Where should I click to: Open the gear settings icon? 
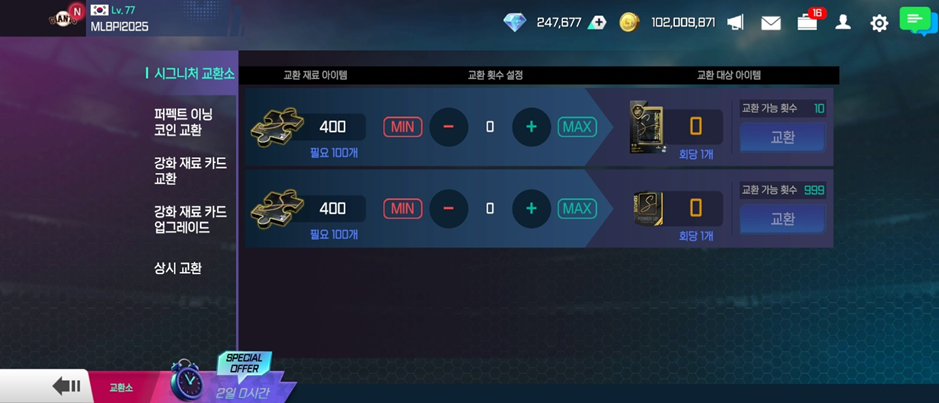879,22
